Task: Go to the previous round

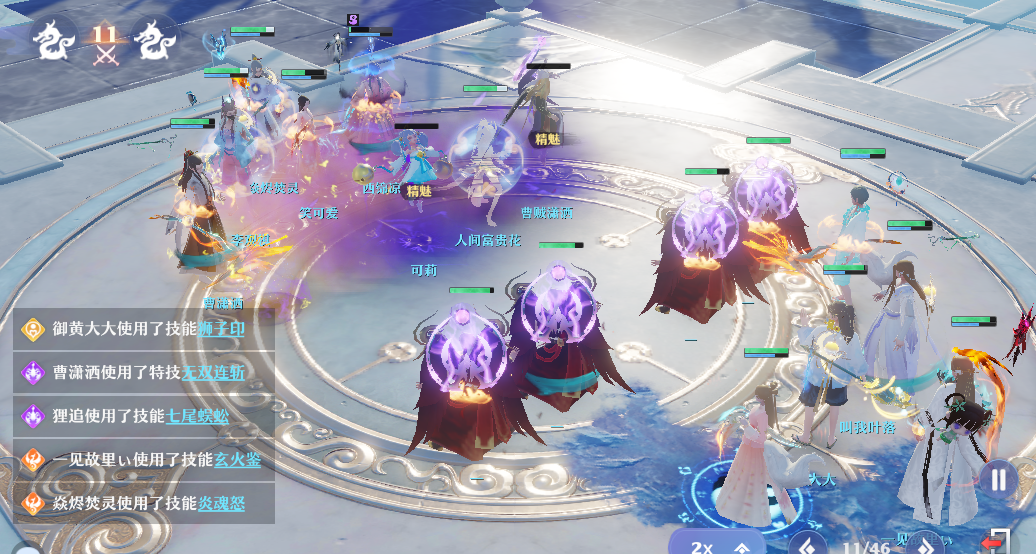Action: click(807, 546)
